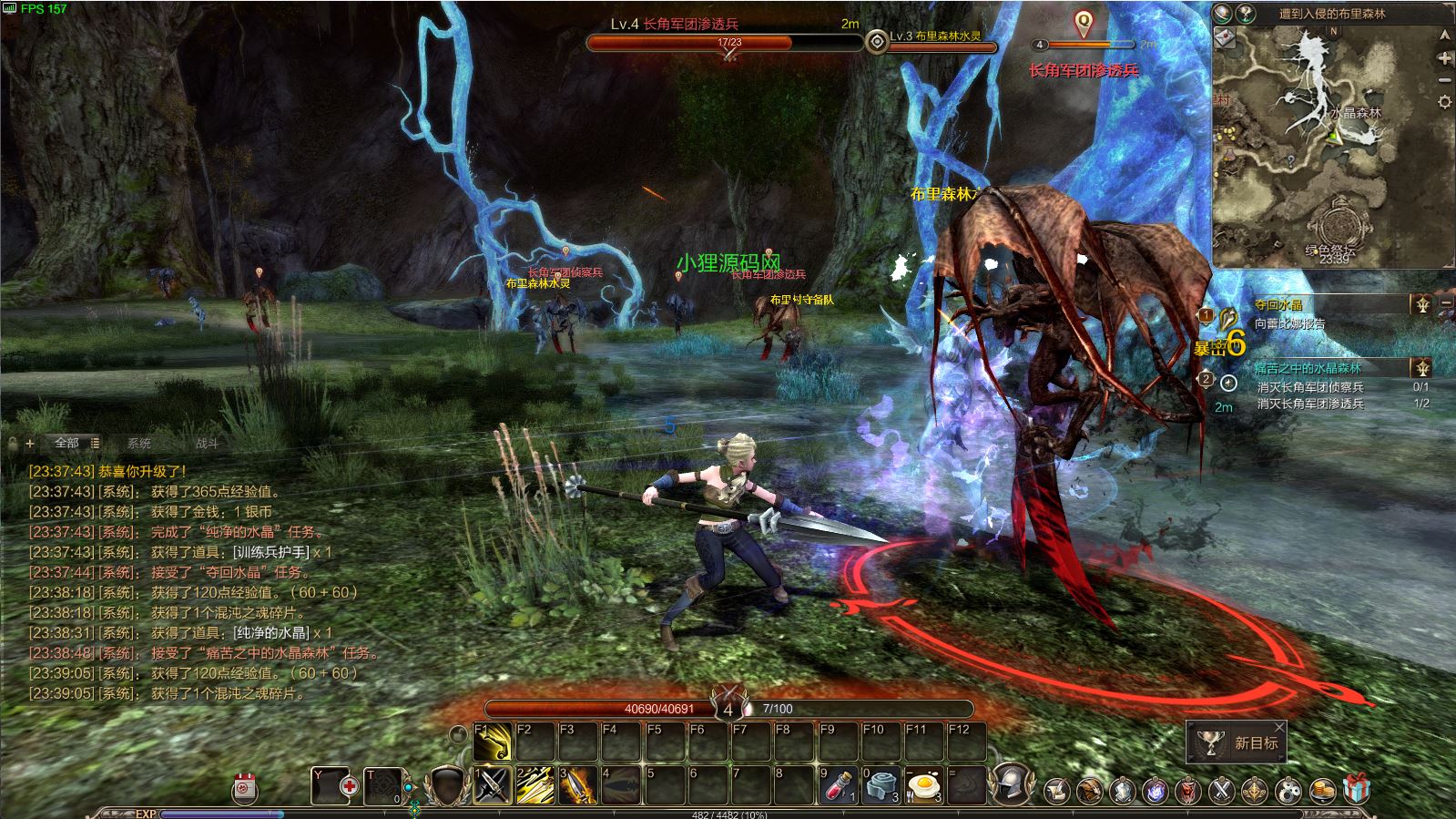Open the gold coins stack icon

click(1323, 790)
